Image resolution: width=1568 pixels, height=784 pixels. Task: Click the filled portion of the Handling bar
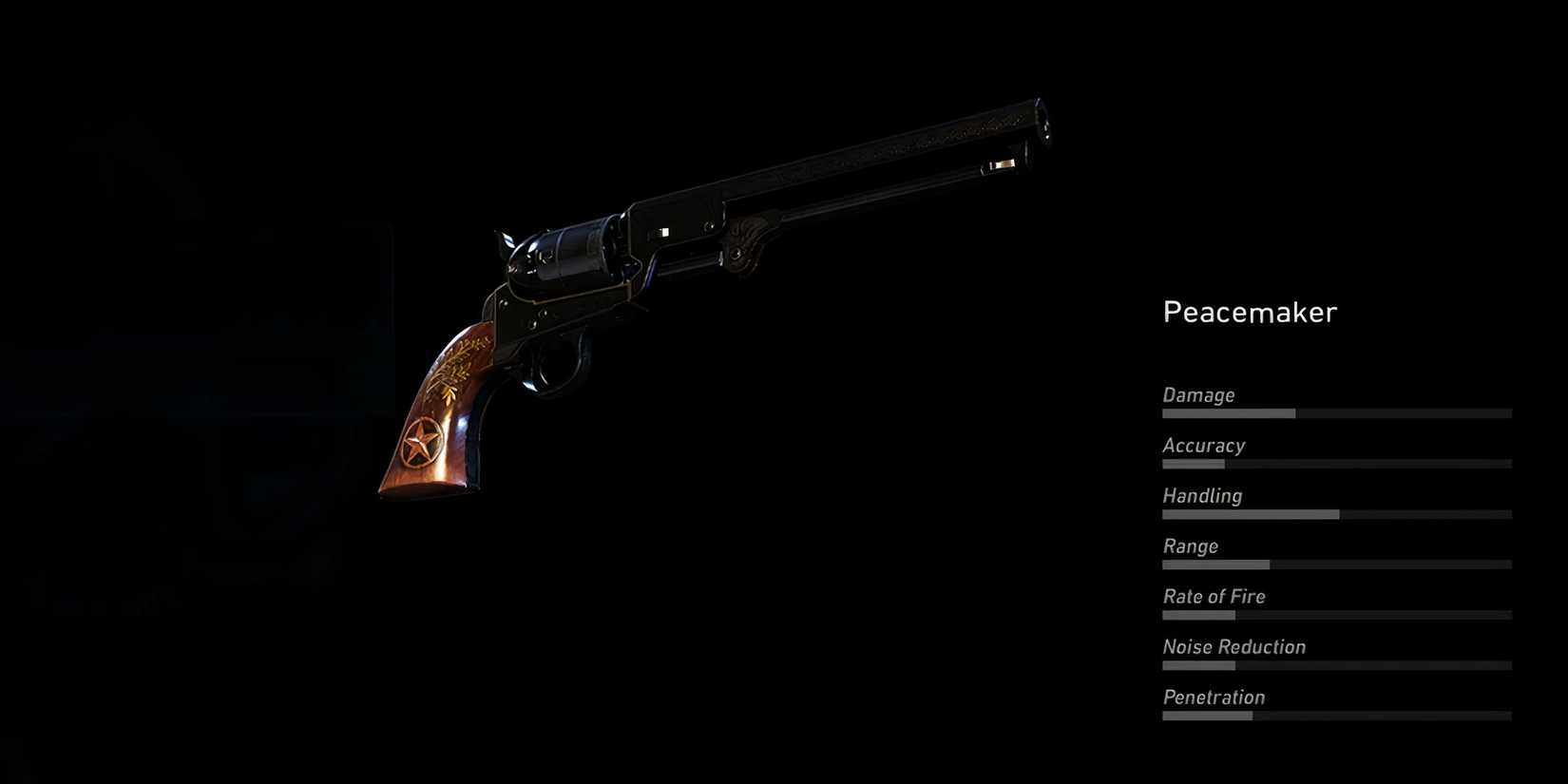(1245, 514)
